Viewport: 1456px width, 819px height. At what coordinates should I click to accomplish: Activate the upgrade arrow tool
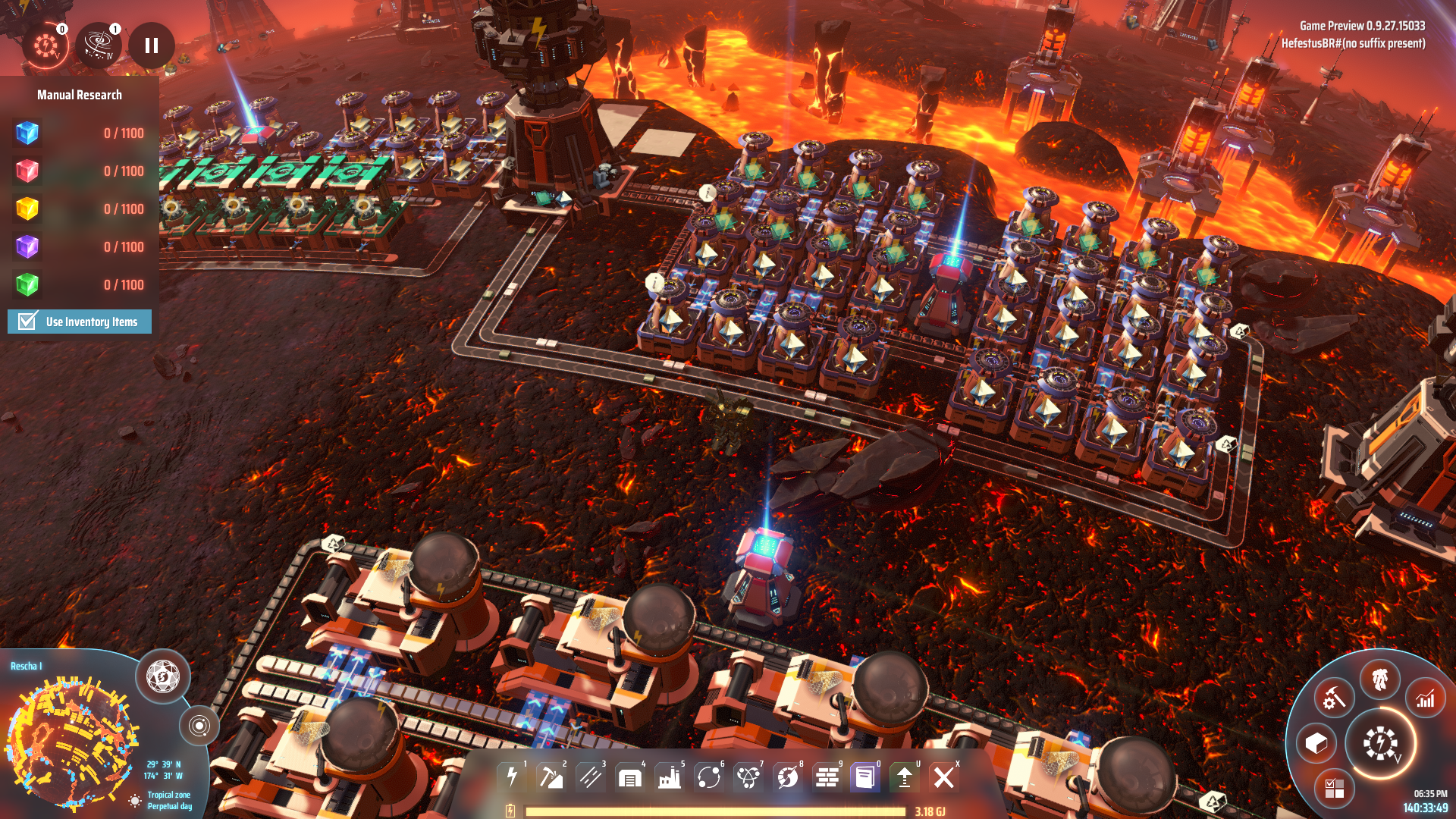click(x=905, y=777)
